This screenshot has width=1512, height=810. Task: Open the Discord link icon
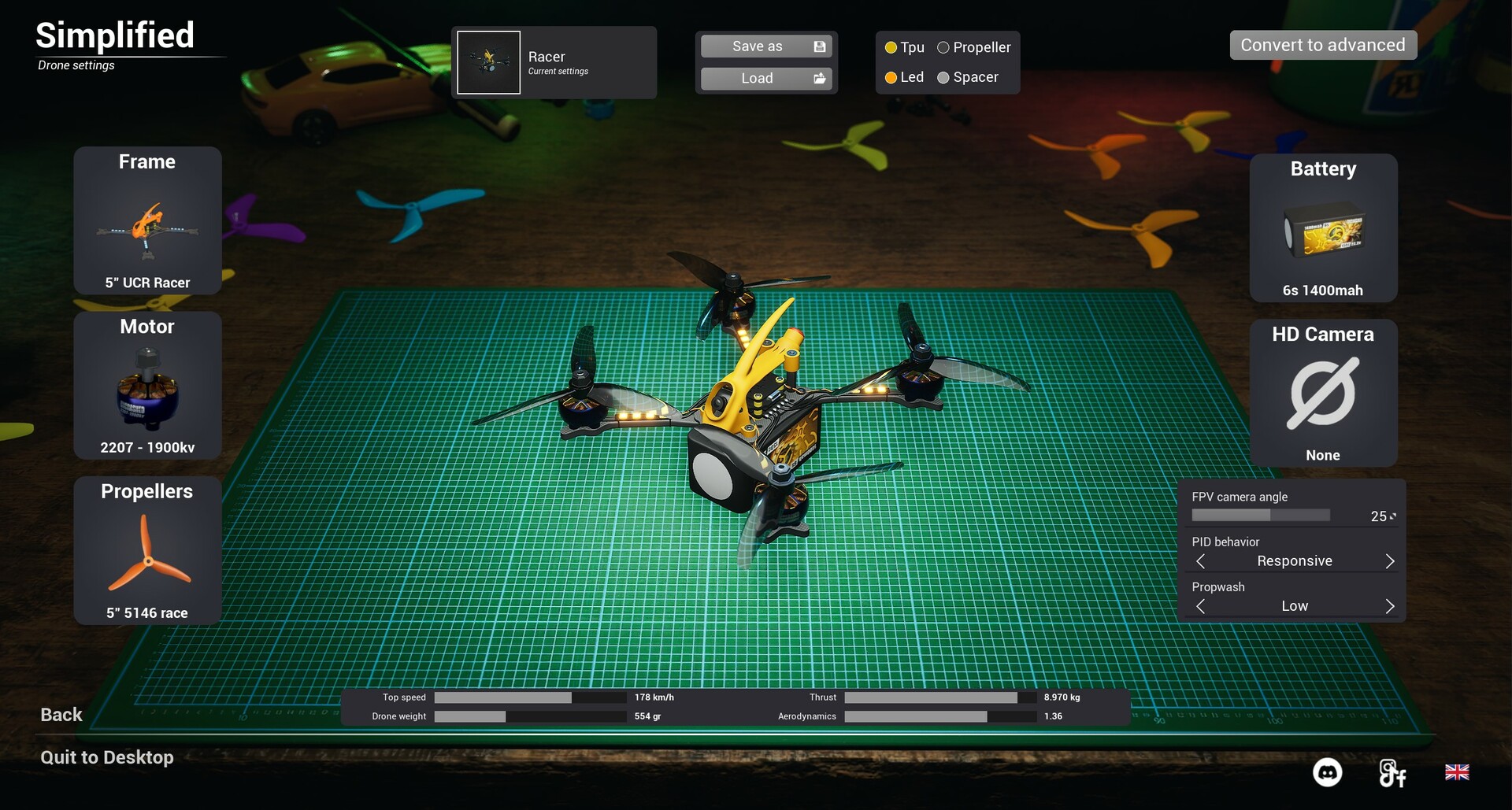point(1327,772)
